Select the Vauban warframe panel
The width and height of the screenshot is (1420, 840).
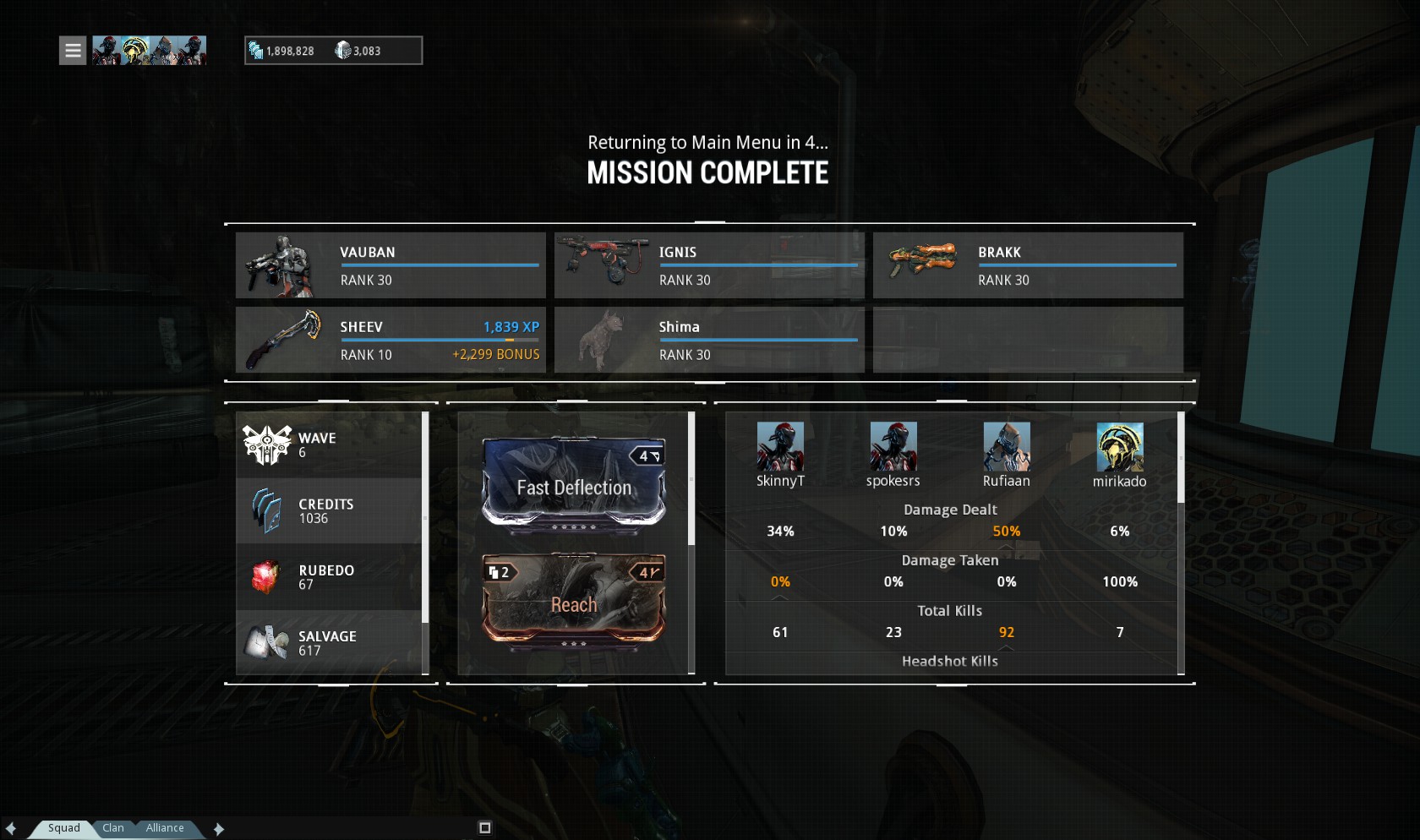click(390, 265)
